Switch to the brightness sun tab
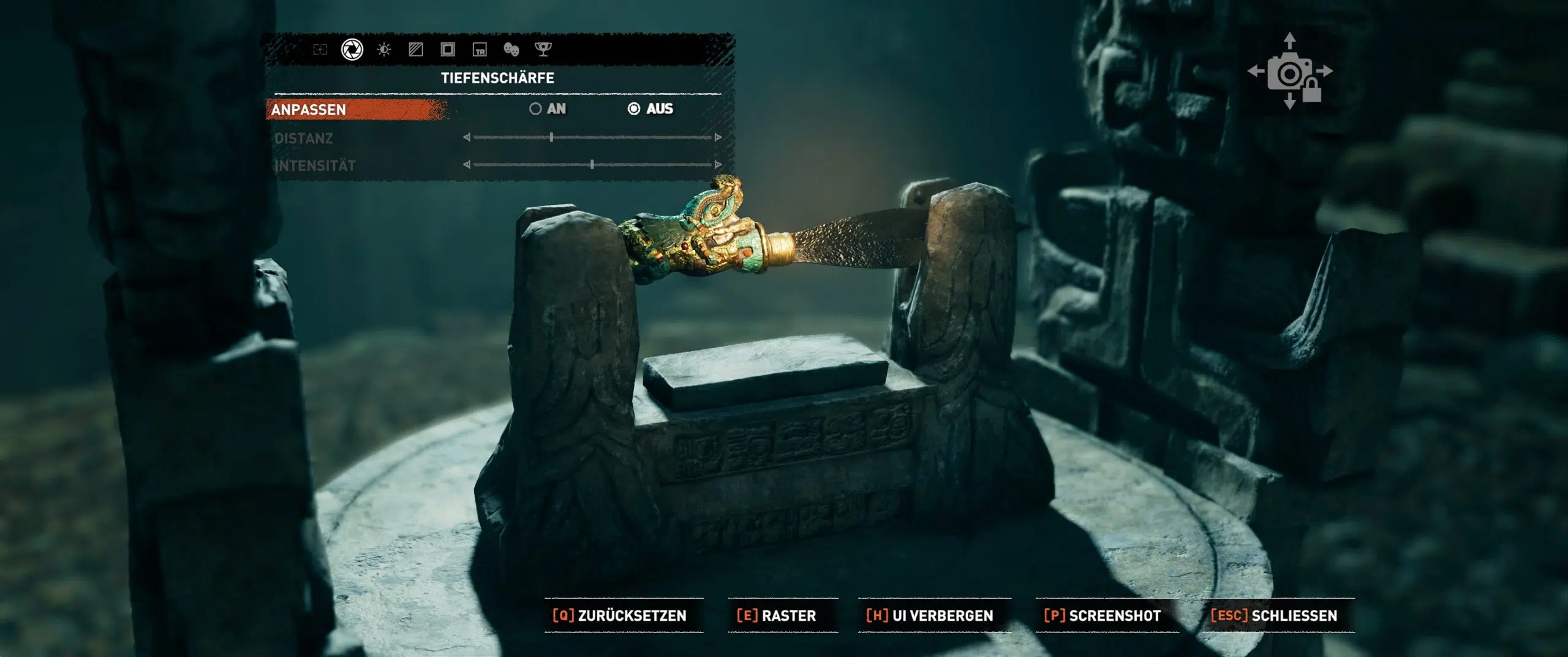This screenshot has width=1568, height=657. tap(384, 50)
